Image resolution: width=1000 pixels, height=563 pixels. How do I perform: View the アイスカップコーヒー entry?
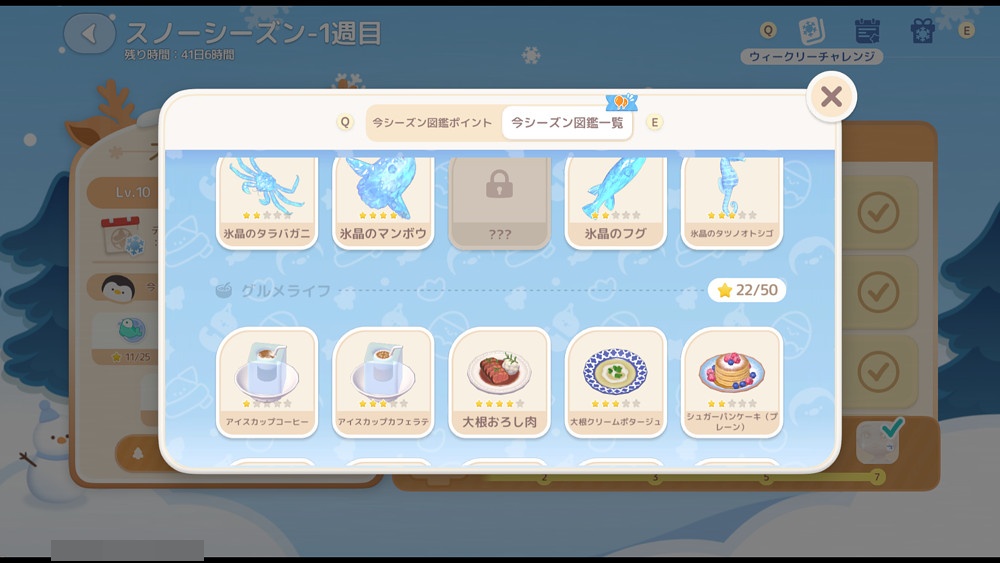tap(267, 382)
